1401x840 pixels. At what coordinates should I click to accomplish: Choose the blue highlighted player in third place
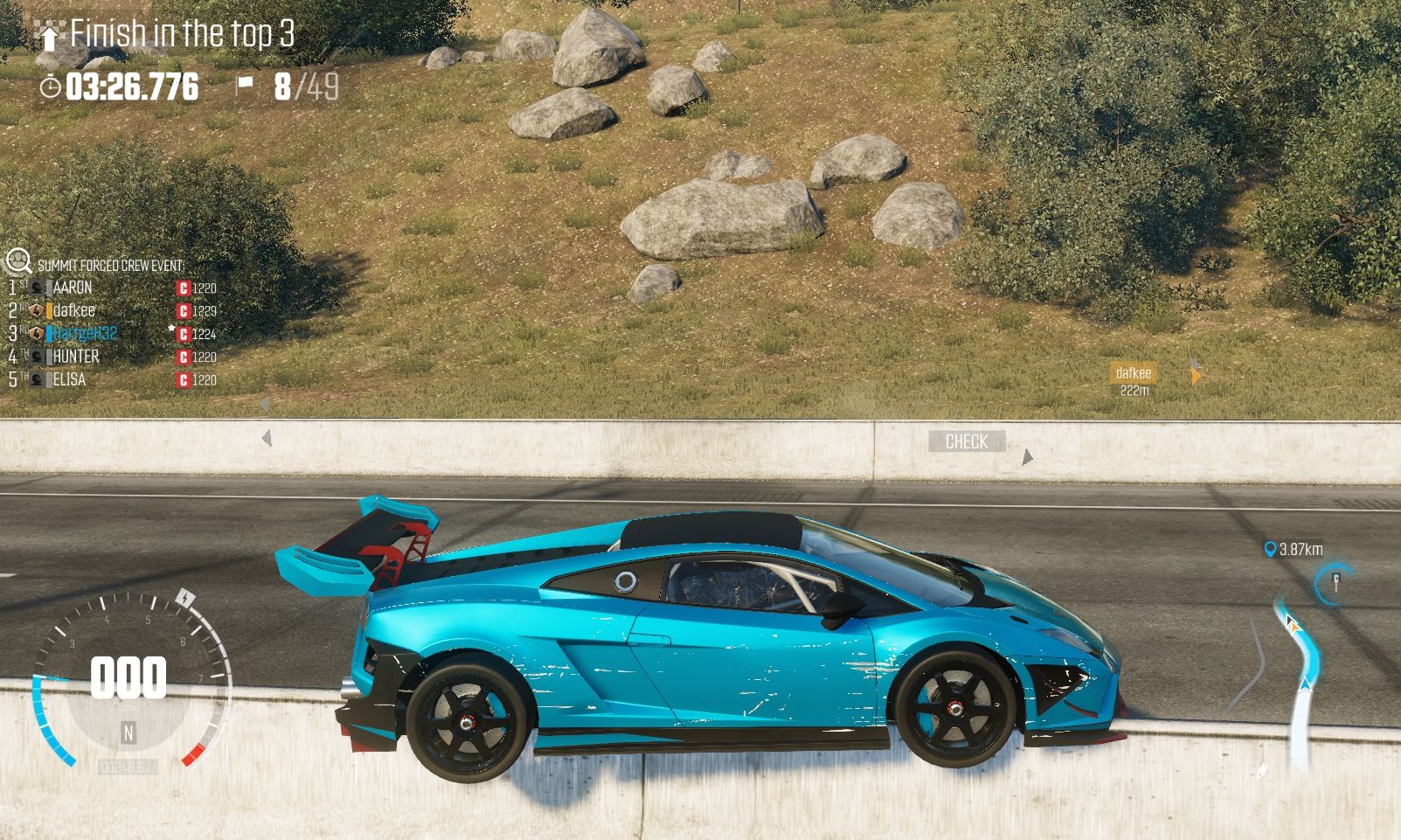tap(84, 333)
